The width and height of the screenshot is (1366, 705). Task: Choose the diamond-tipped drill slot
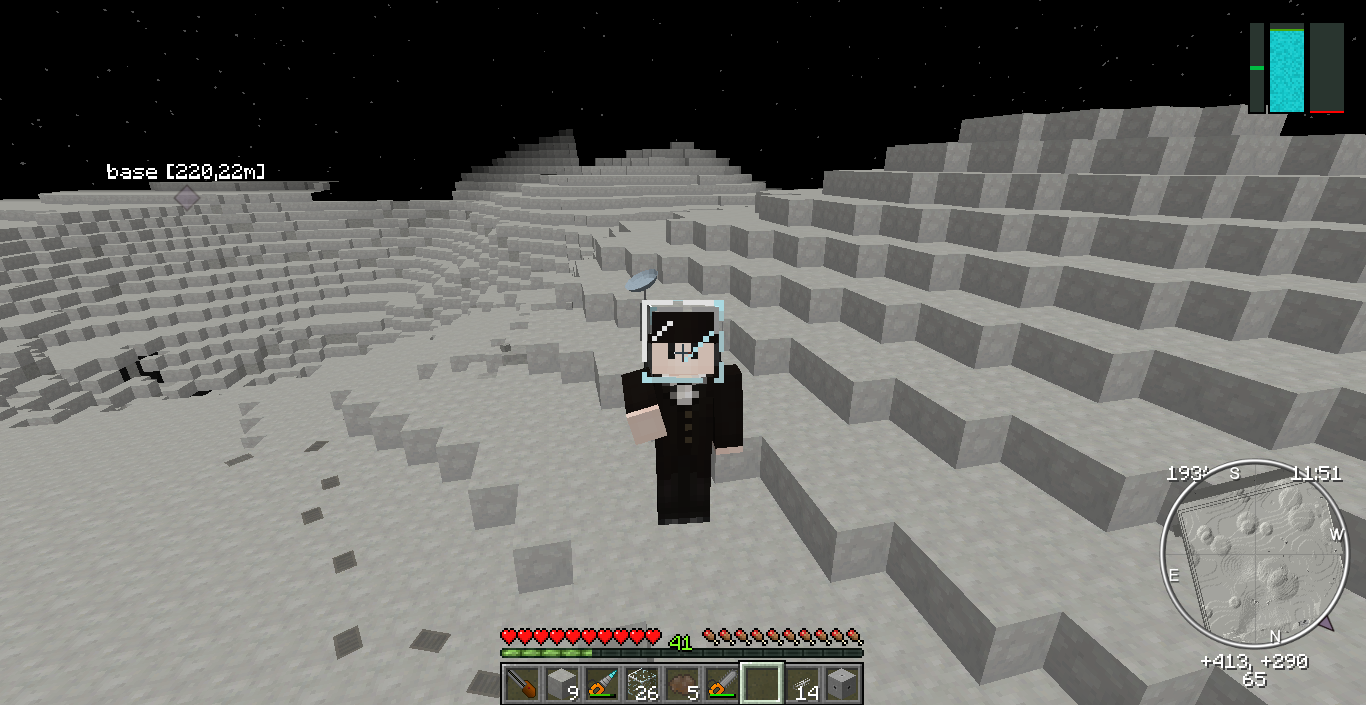coord(601,684)
